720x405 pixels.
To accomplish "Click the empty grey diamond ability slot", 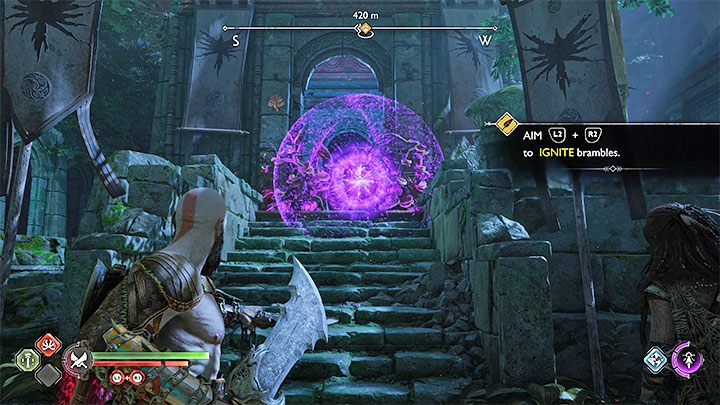I will pos(44,375).
